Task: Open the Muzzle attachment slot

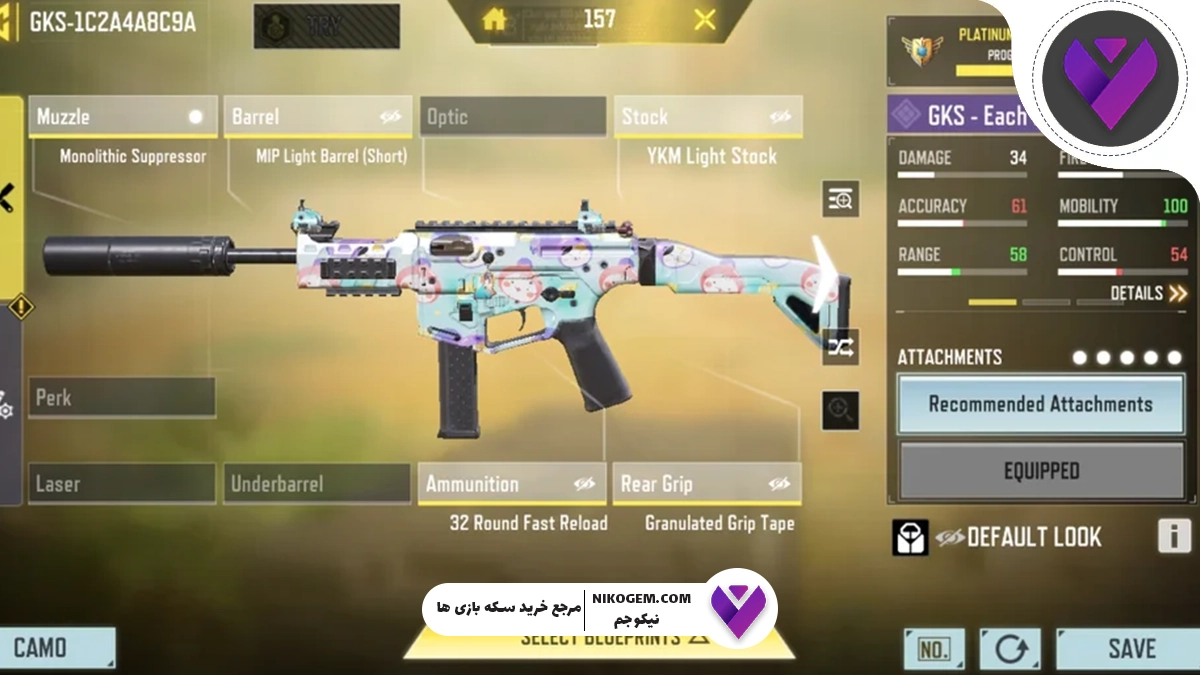Action: pos(120,117)
